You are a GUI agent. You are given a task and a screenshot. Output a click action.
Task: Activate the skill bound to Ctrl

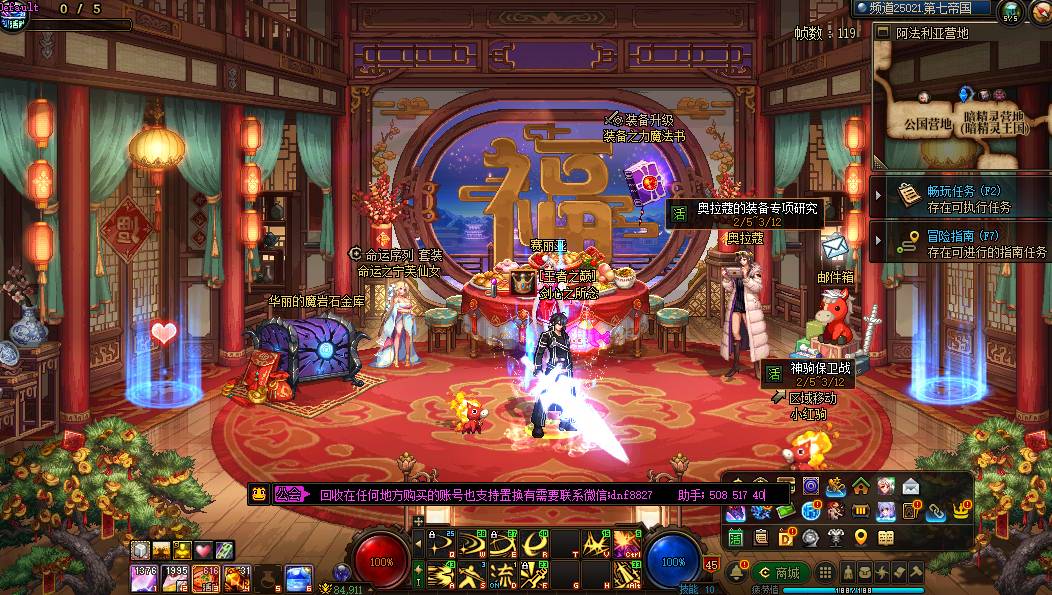628,544
